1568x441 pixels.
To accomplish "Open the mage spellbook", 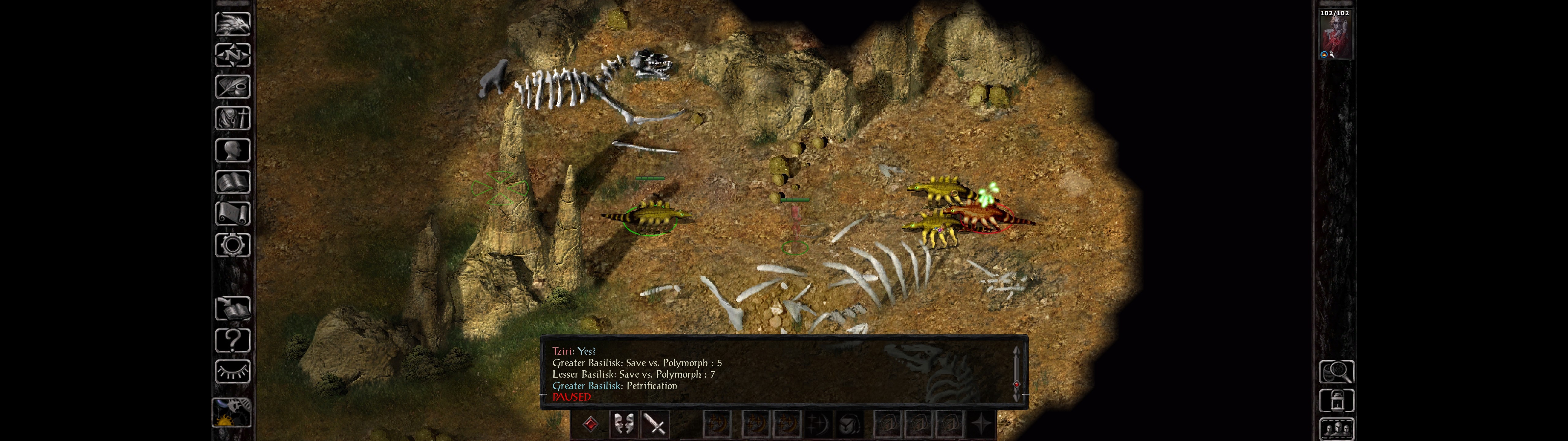I will (x=232, y=182).
